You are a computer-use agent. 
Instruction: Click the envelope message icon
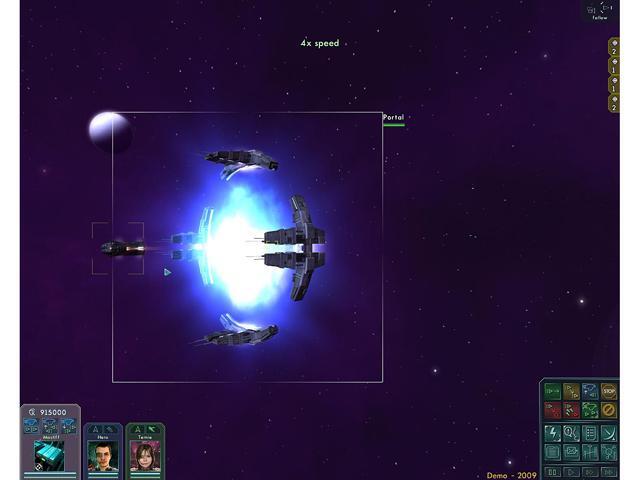(571, 452)
